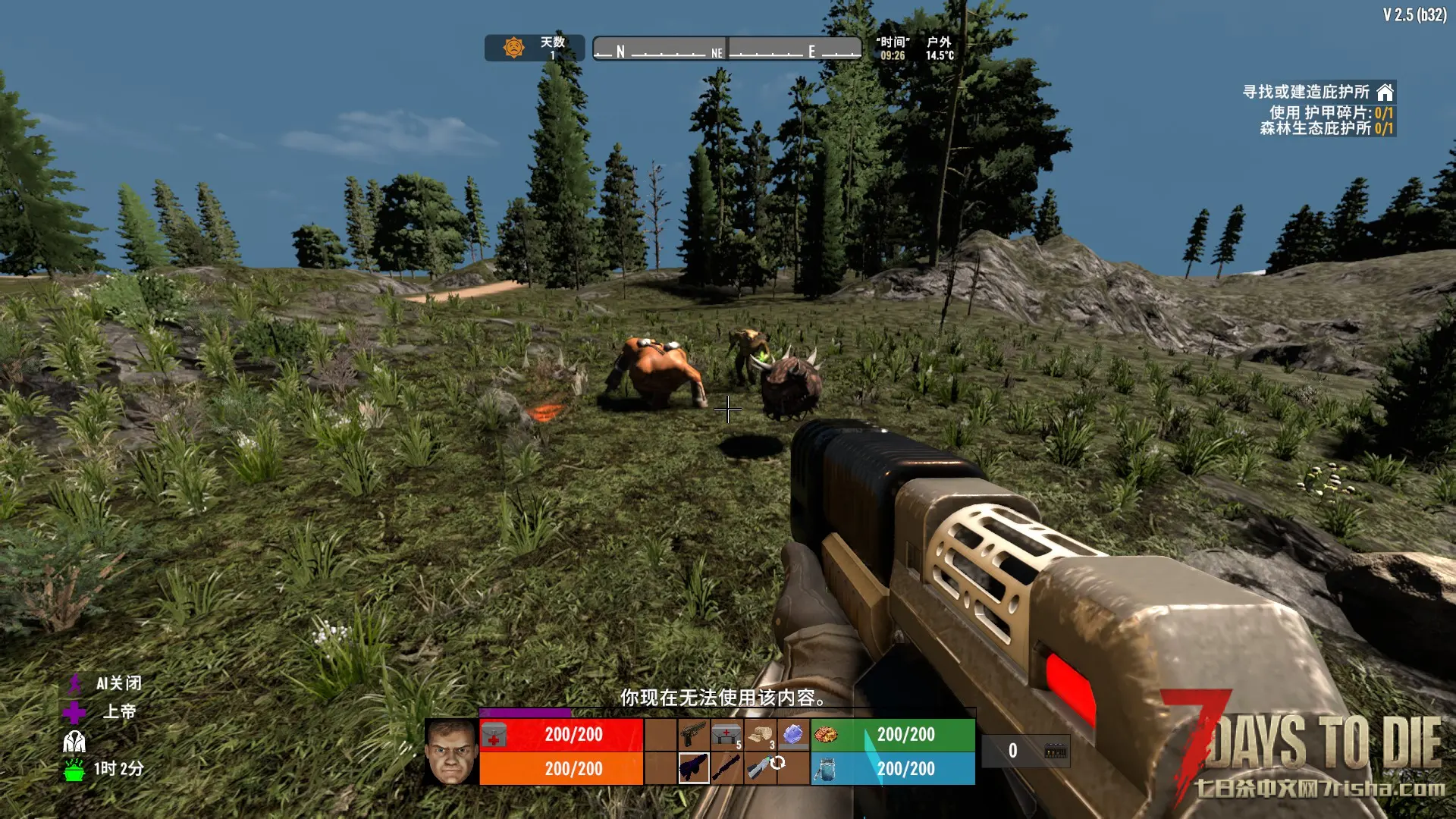This screenshot has height=819, width=1456.
Task: Choose the bandage stack slot
Action: pos(760,734)
